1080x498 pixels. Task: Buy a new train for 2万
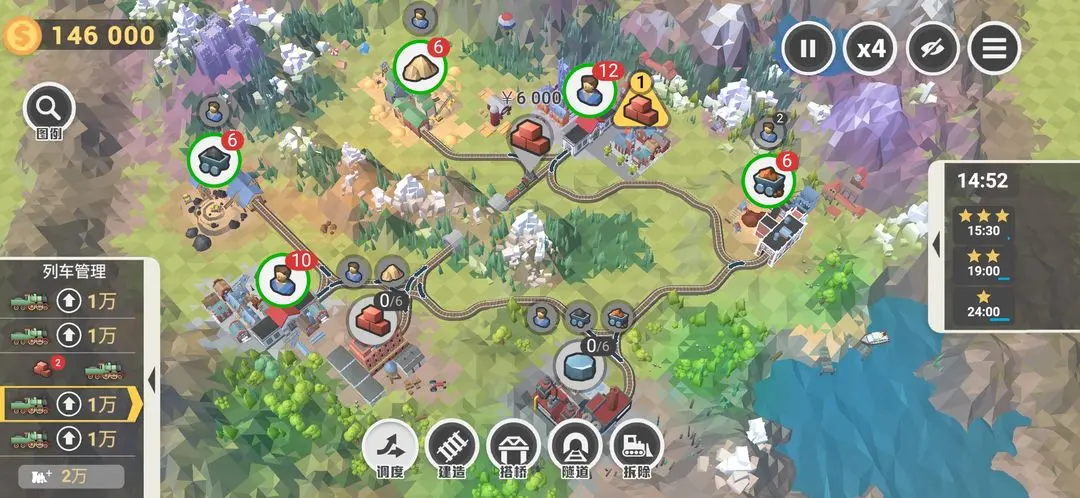[70, 475]
